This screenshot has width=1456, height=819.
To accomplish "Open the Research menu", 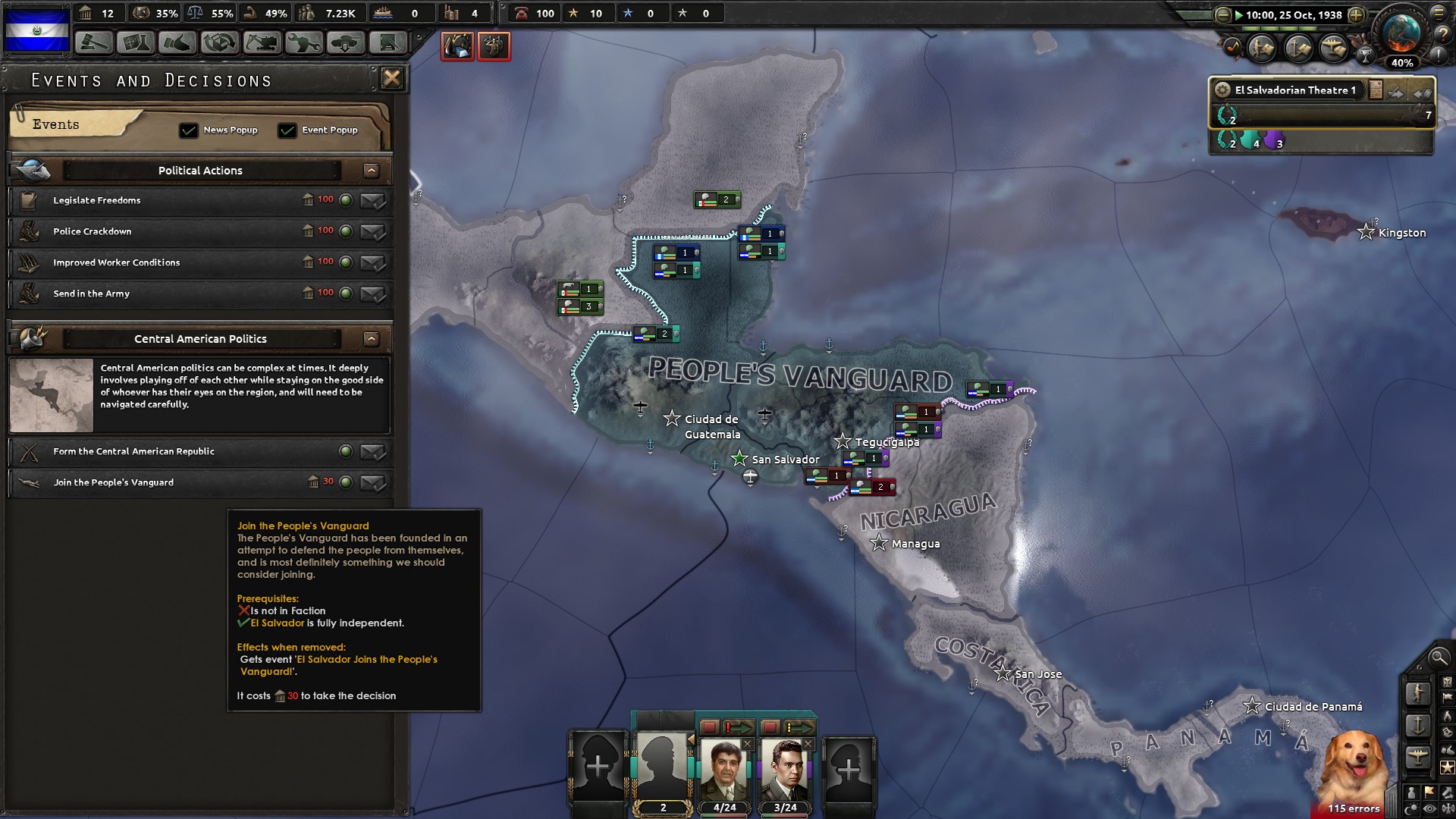I will pyautogui.click(x=136, y=42).
